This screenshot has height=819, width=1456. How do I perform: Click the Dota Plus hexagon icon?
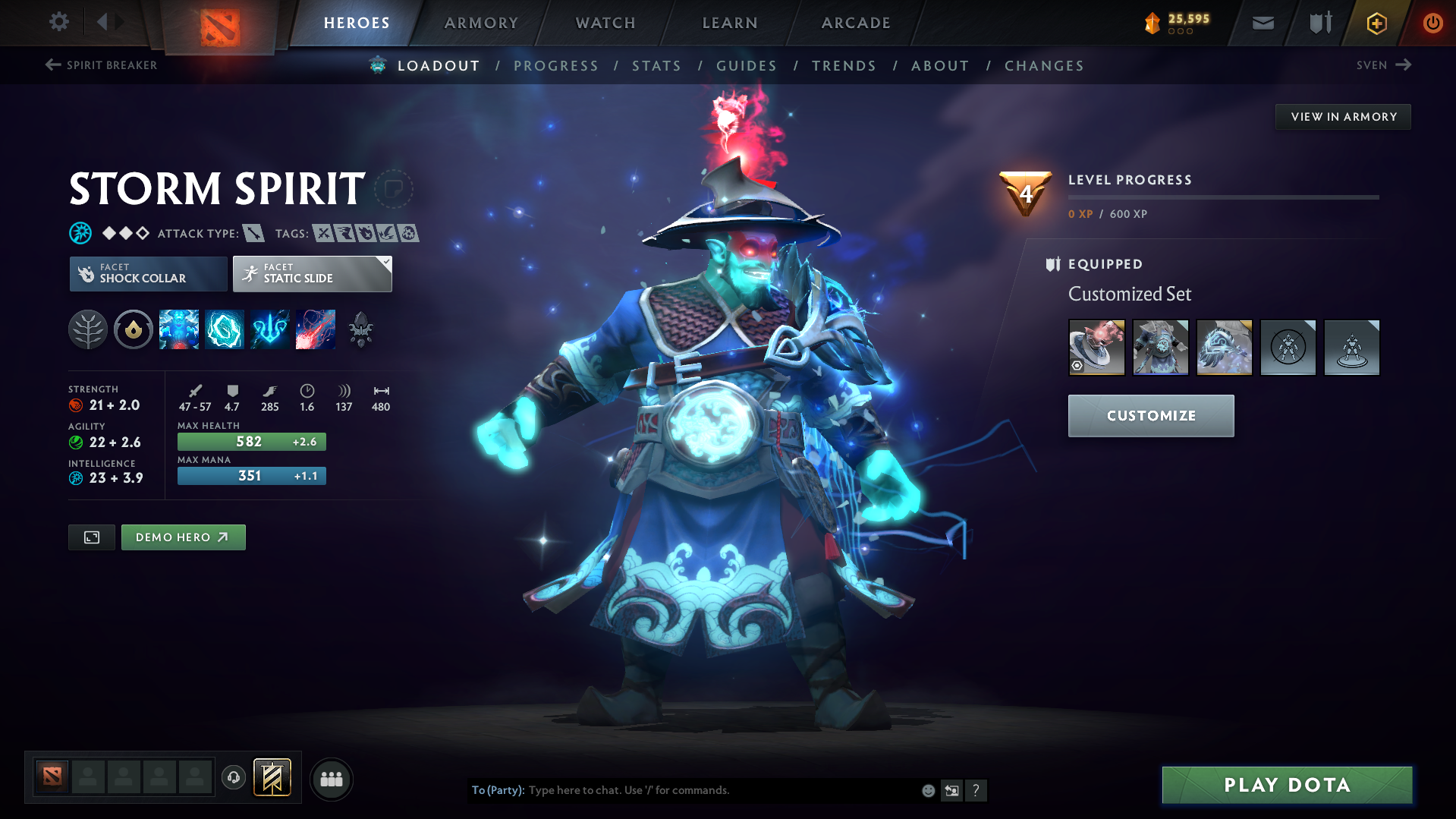[x=1376, y=22]
